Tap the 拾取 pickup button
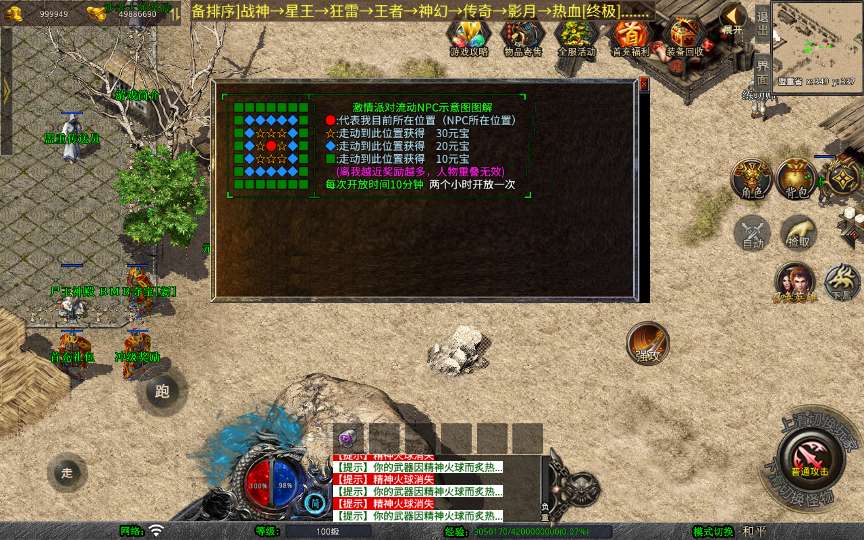This screenshot has width=864, height=540. tap(797, 233)
